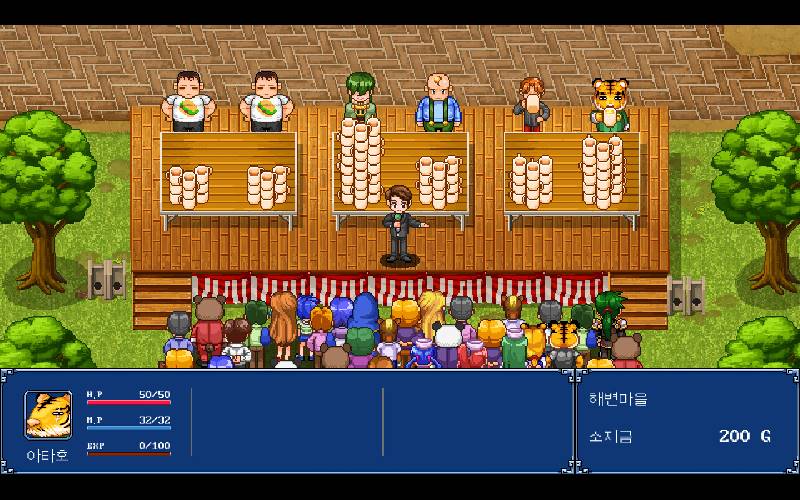Select Ataho's tiger portrait in the status panel

(48, 415)
